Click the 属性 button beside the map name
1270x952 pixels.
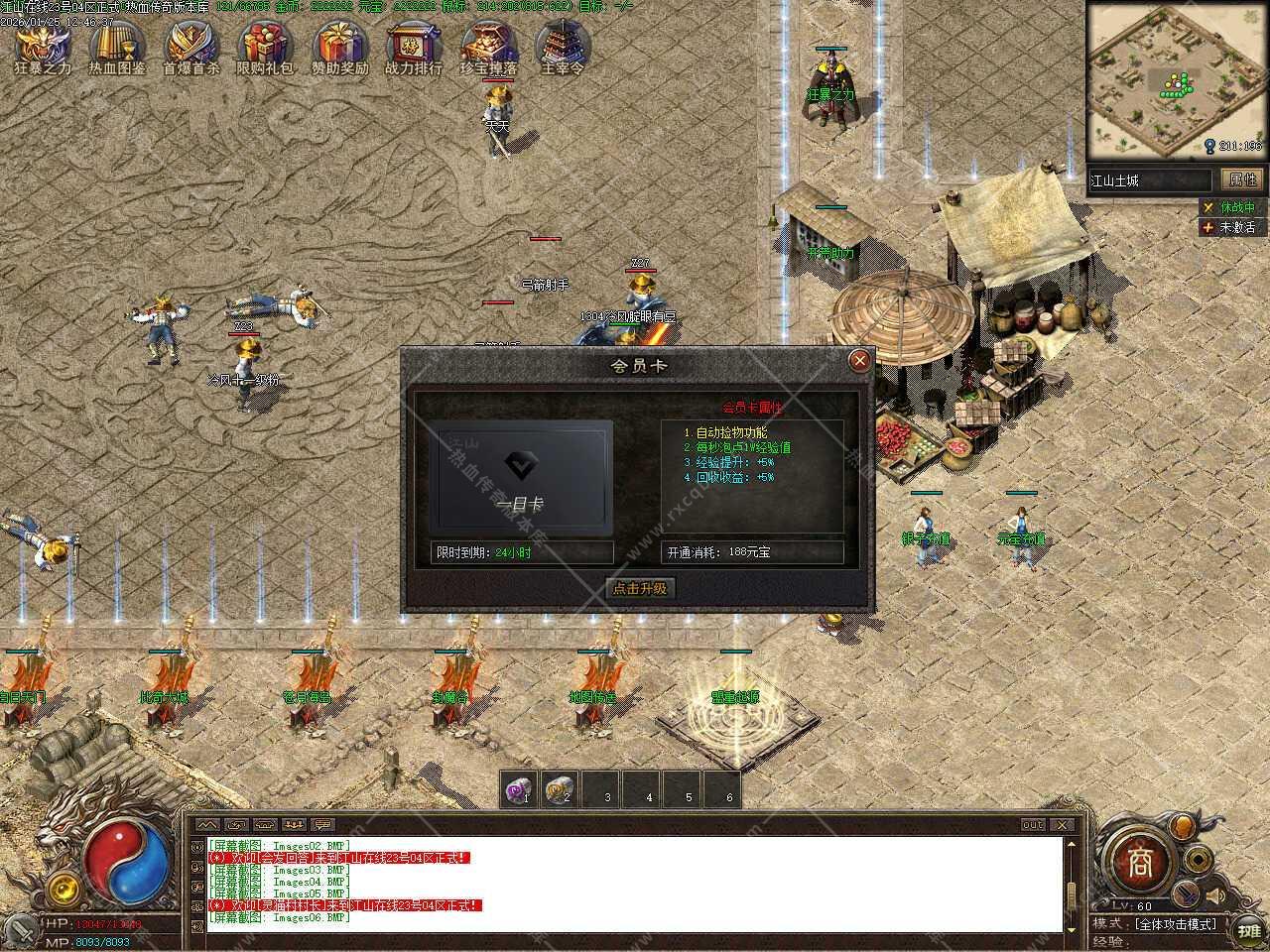click(1242, 179)
